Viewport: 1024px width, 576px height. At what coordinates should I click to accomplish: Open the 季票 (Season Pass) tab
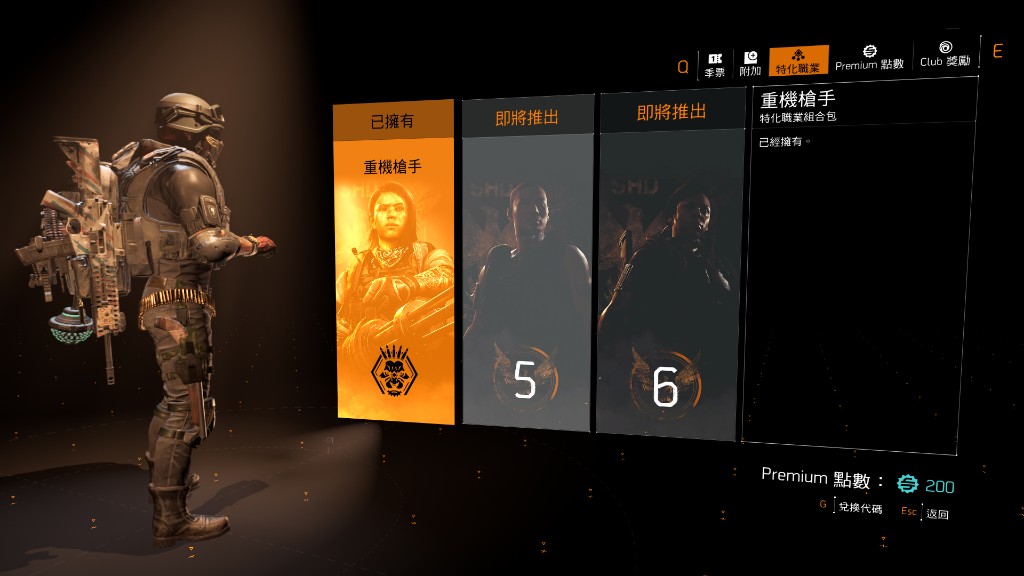(x=714, y=64)
